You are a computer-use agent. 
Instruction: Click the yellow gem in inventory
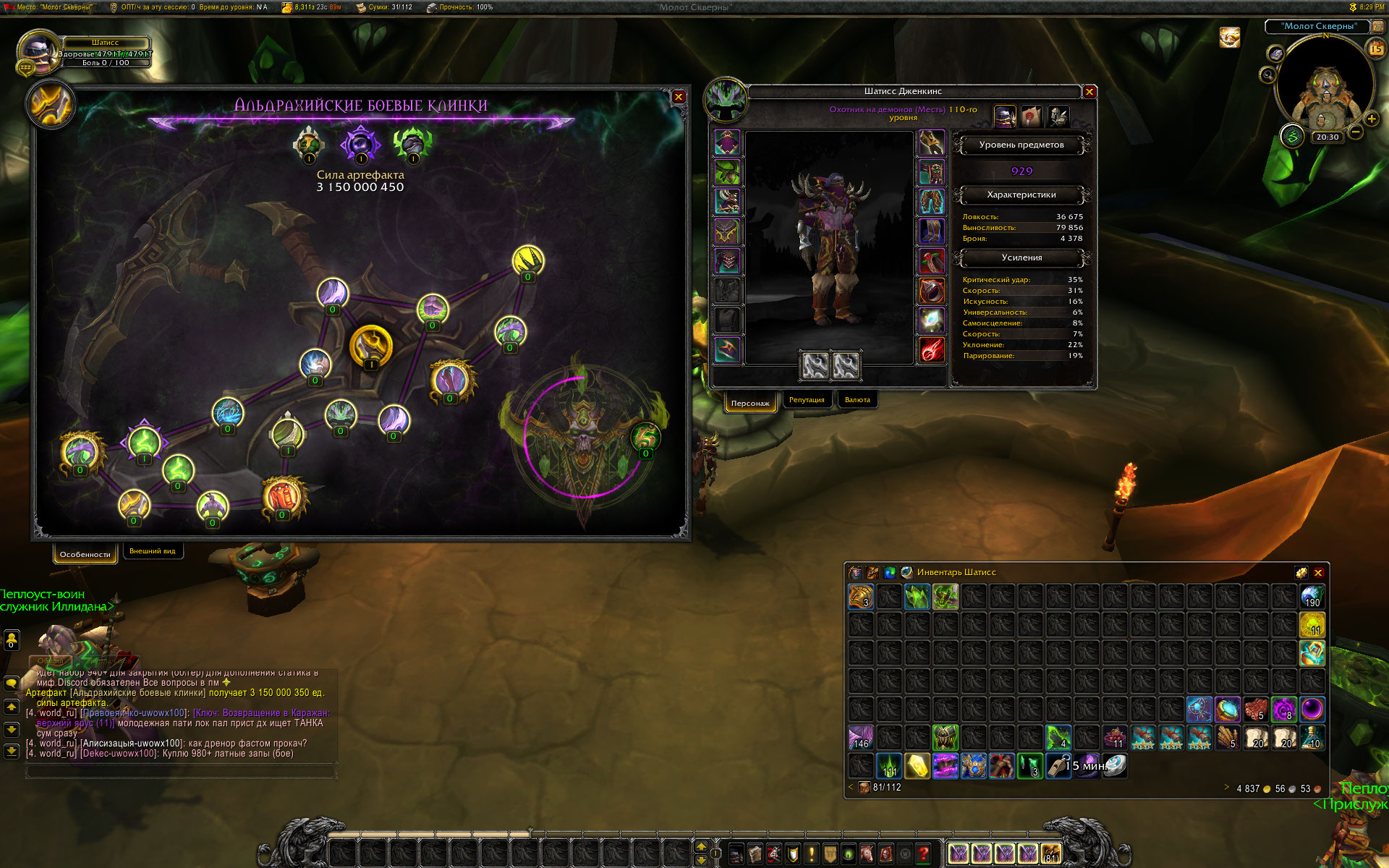[x=917, y=766]
